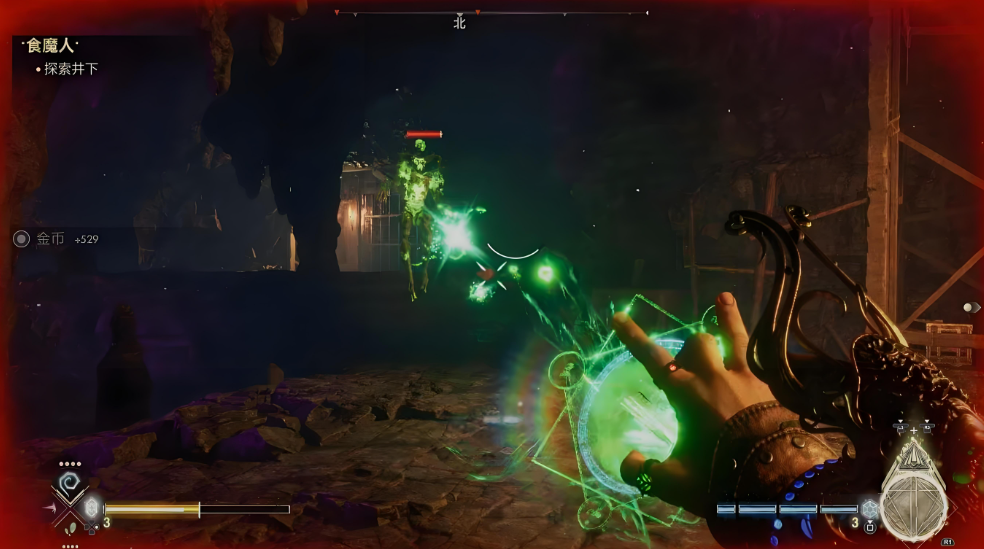The image size is (984, 549).
Task: Activate the spiral ability icon
Action: pyautogui.click(x=69, y=486)
